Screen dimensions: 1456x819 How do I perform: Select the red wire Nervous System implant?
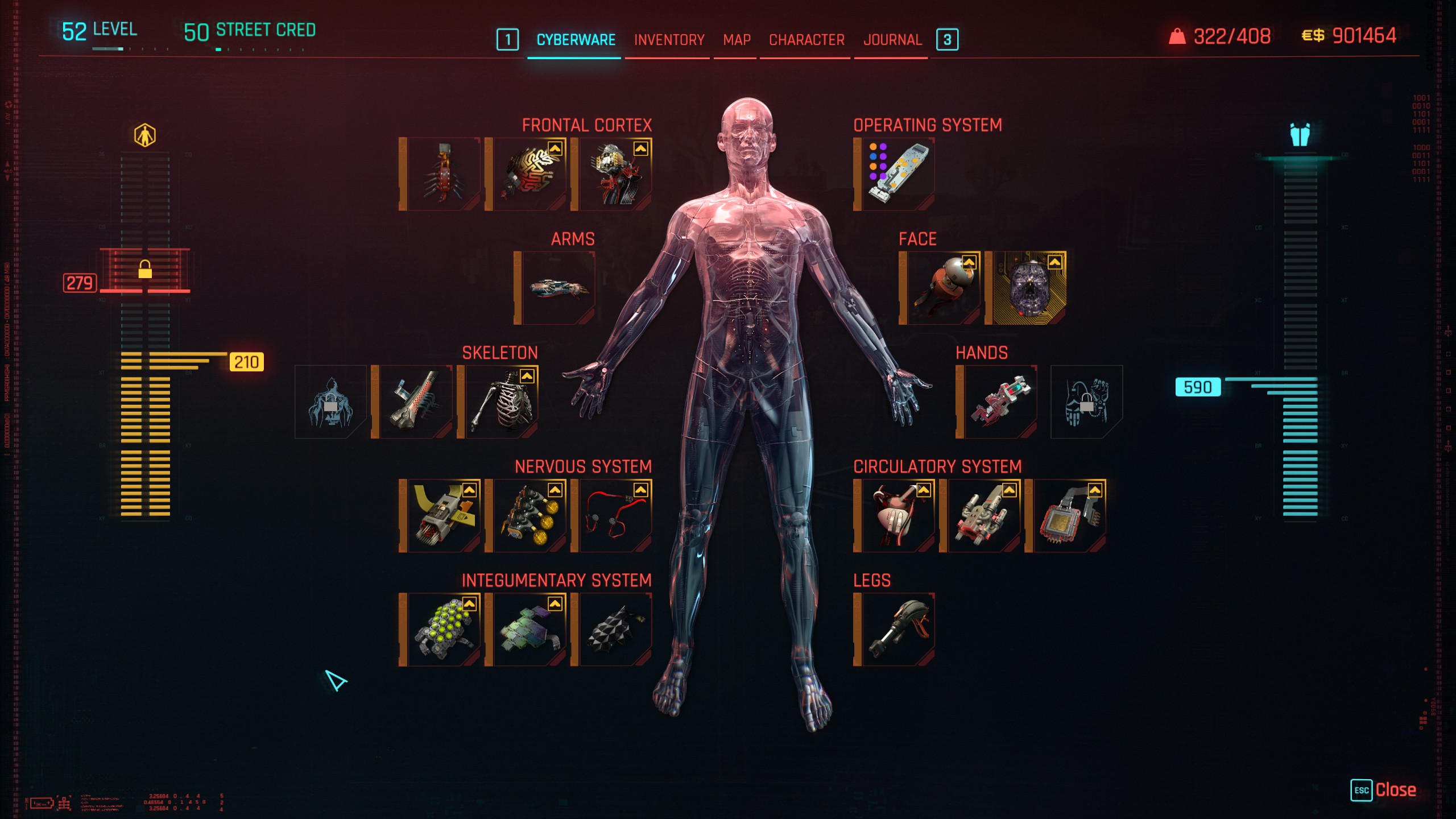pyautogui.click(x=615, y=515)
